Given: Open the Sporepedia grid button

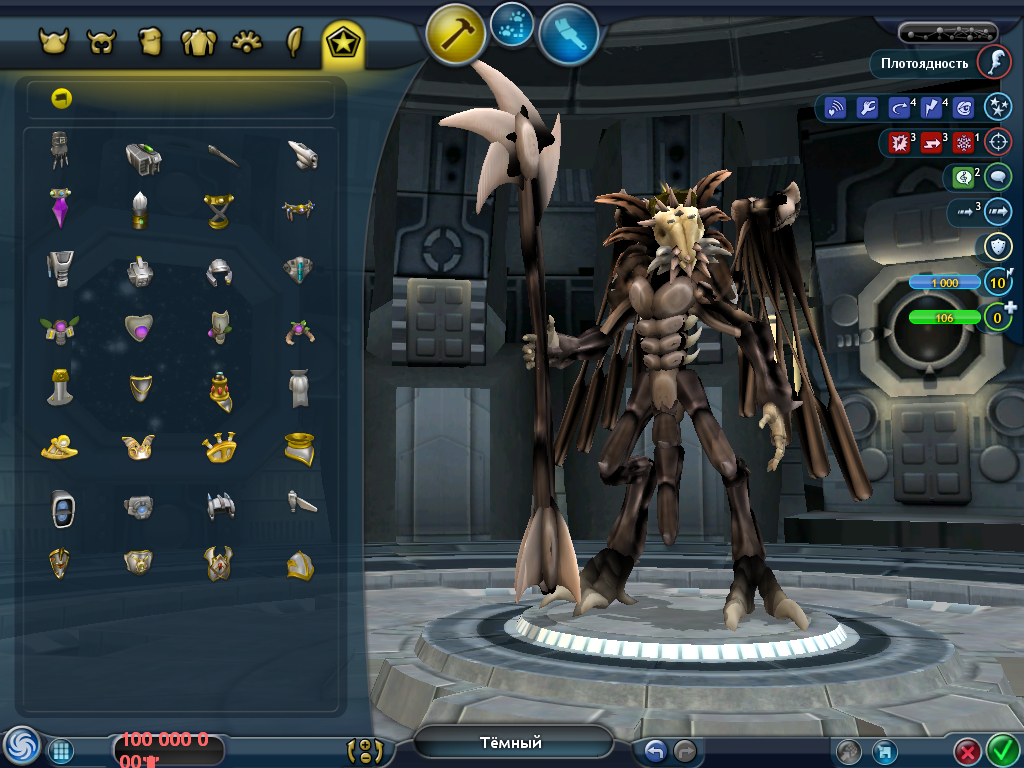Looking at the screenshot, I should point(60,750).
